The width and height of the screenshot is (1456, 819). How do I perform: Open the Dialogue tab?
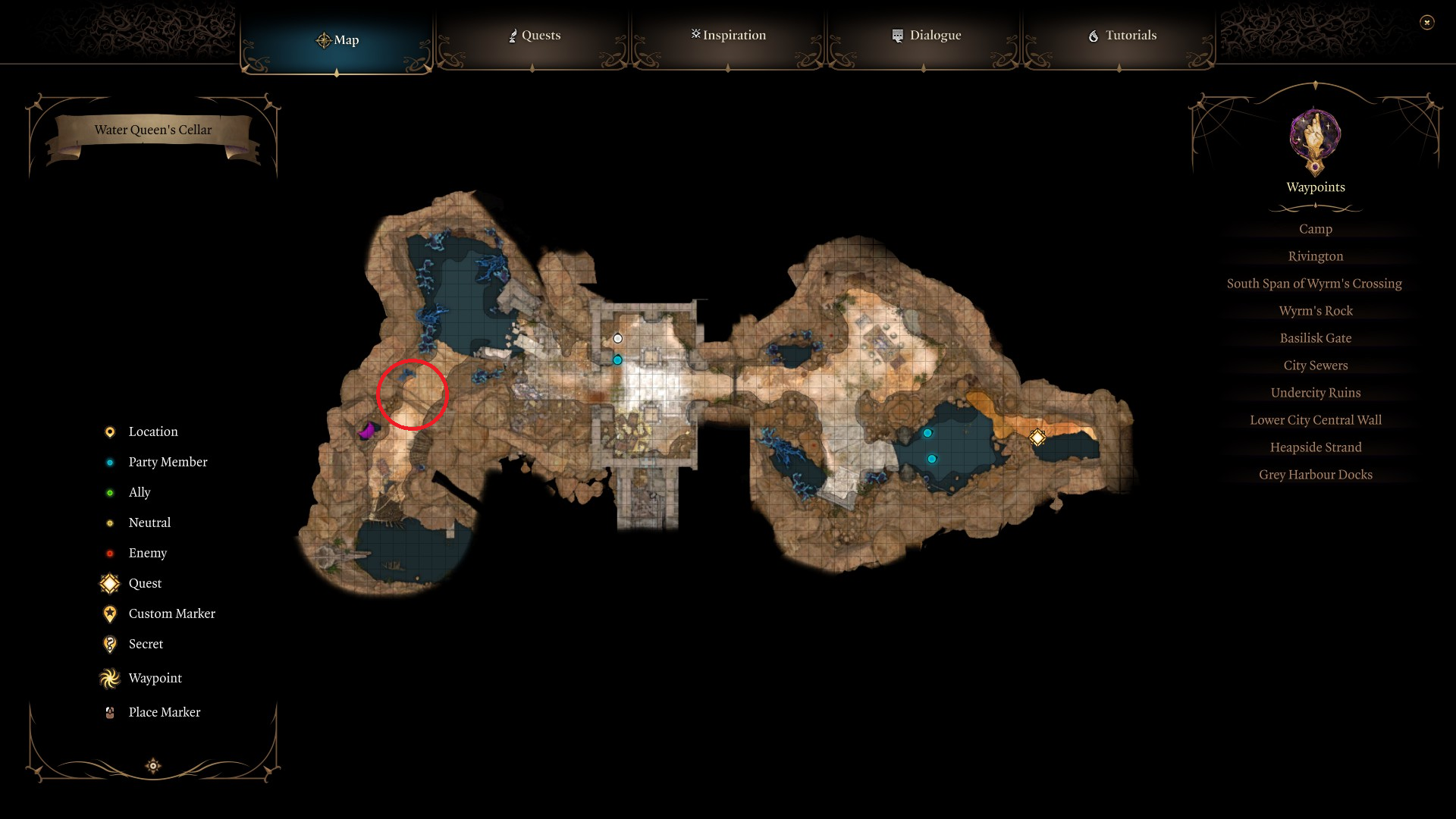(927, 35)
